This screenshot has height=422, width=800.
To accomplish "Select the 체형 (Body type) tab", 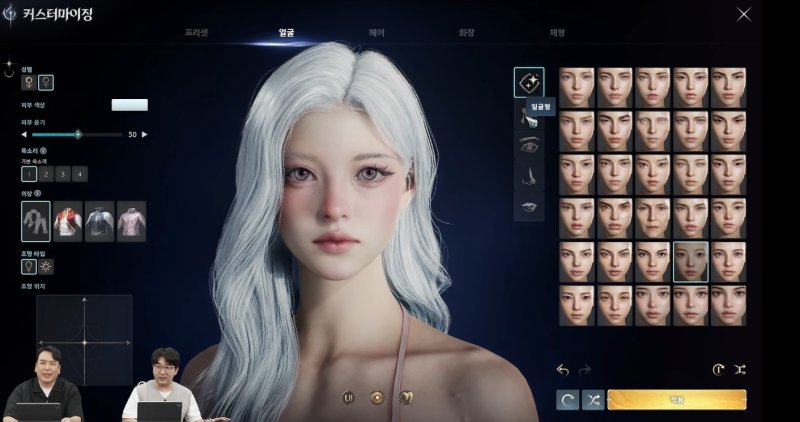I will click(556, 33).
